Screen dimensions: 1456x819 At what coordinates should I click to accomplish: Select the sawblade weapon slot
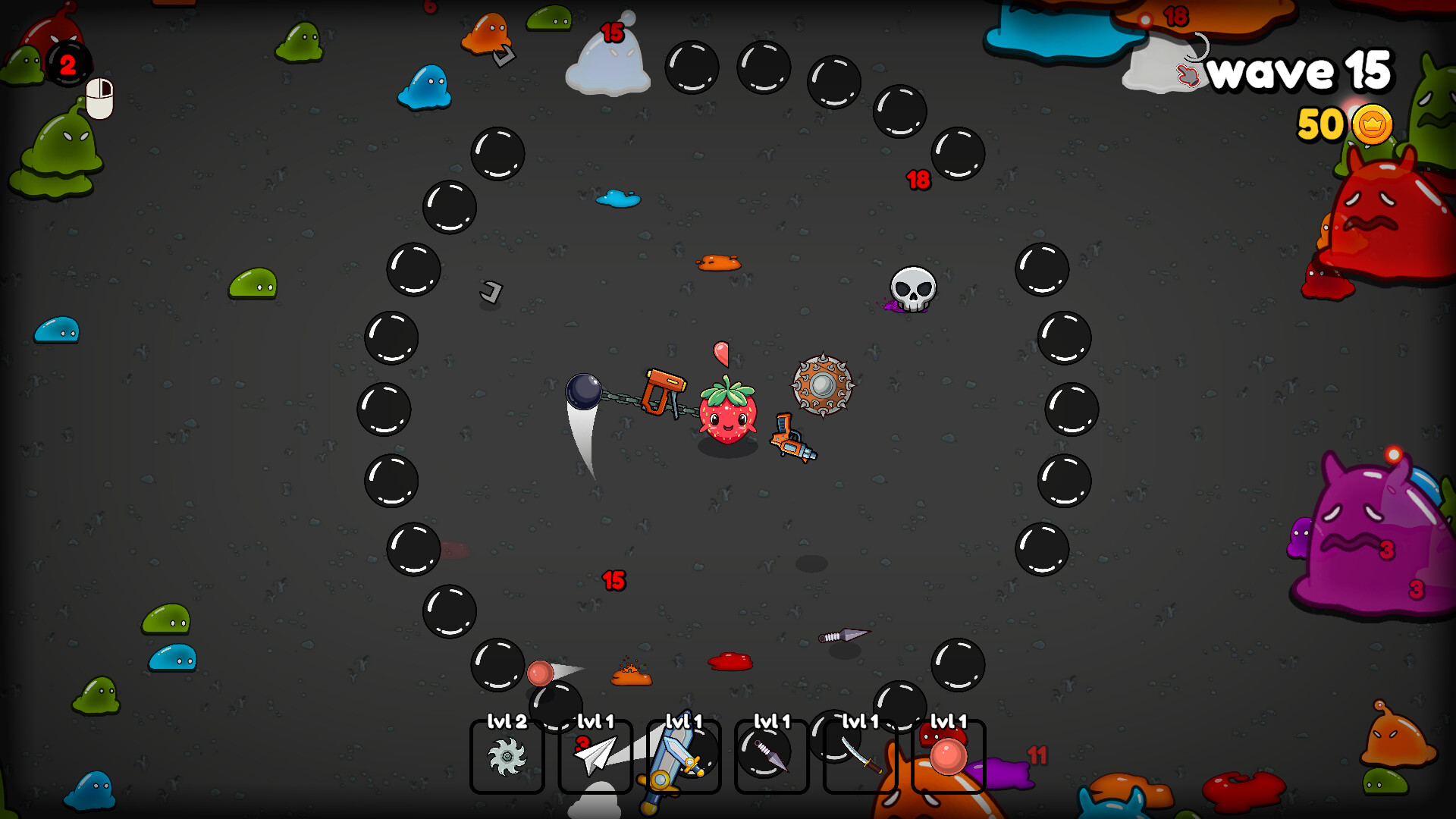pos(507,756)
